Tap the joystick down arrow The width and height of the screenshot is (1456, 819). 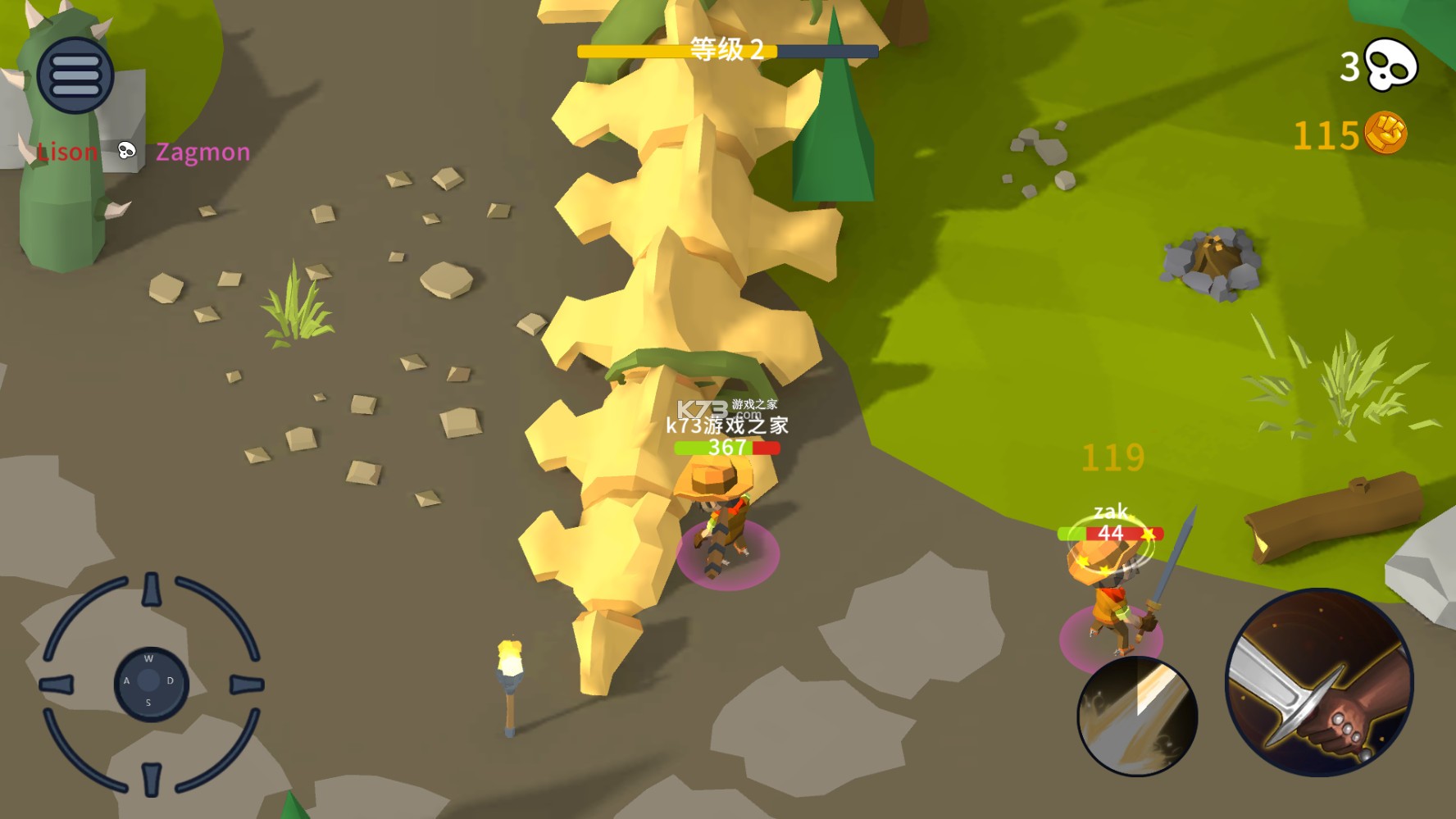coord(152,778)
